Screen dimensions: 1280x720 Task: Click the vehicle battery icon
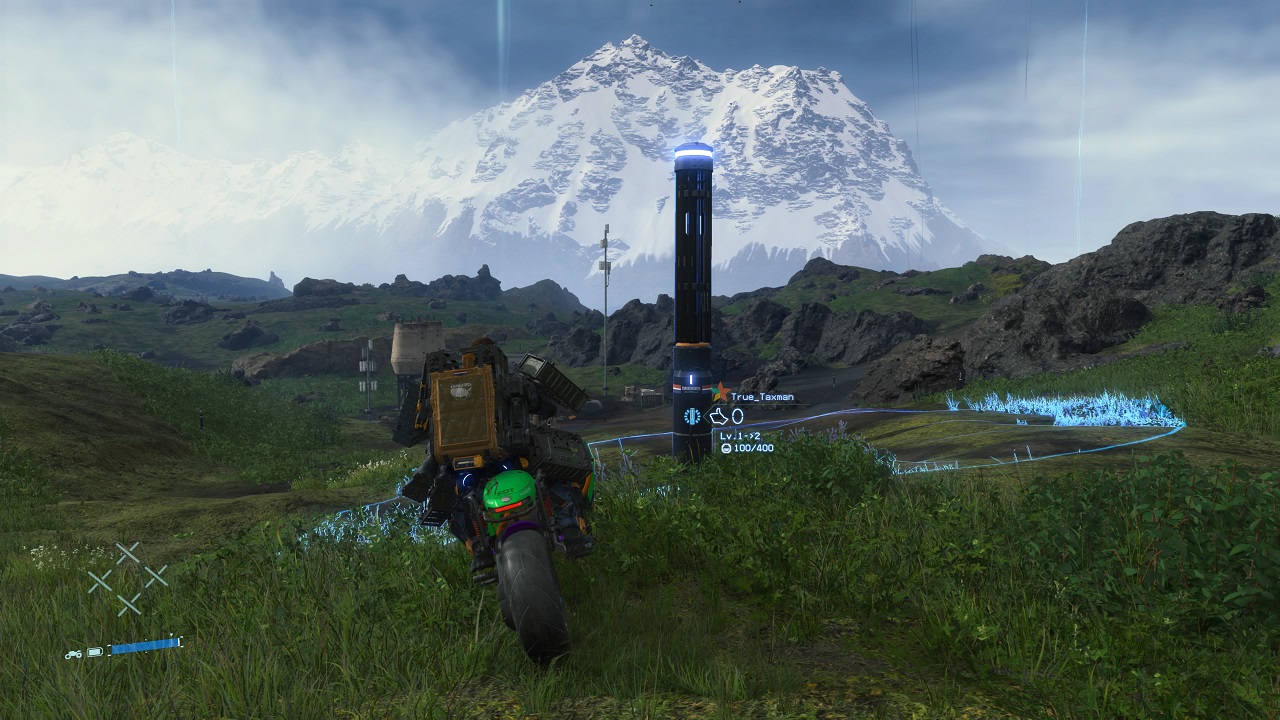tap(95, 652)
